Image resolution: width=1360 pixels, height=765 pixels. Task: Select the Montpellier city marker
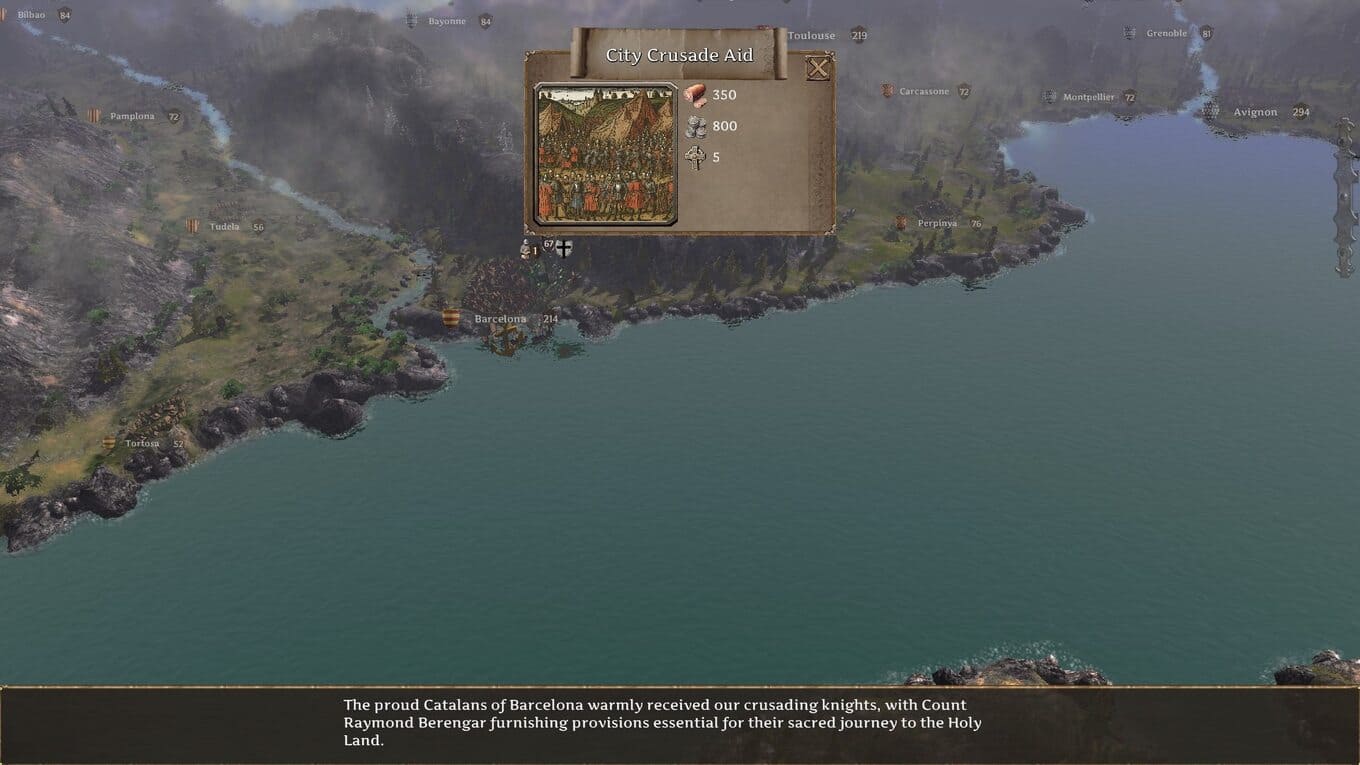tap(1050, 97)
